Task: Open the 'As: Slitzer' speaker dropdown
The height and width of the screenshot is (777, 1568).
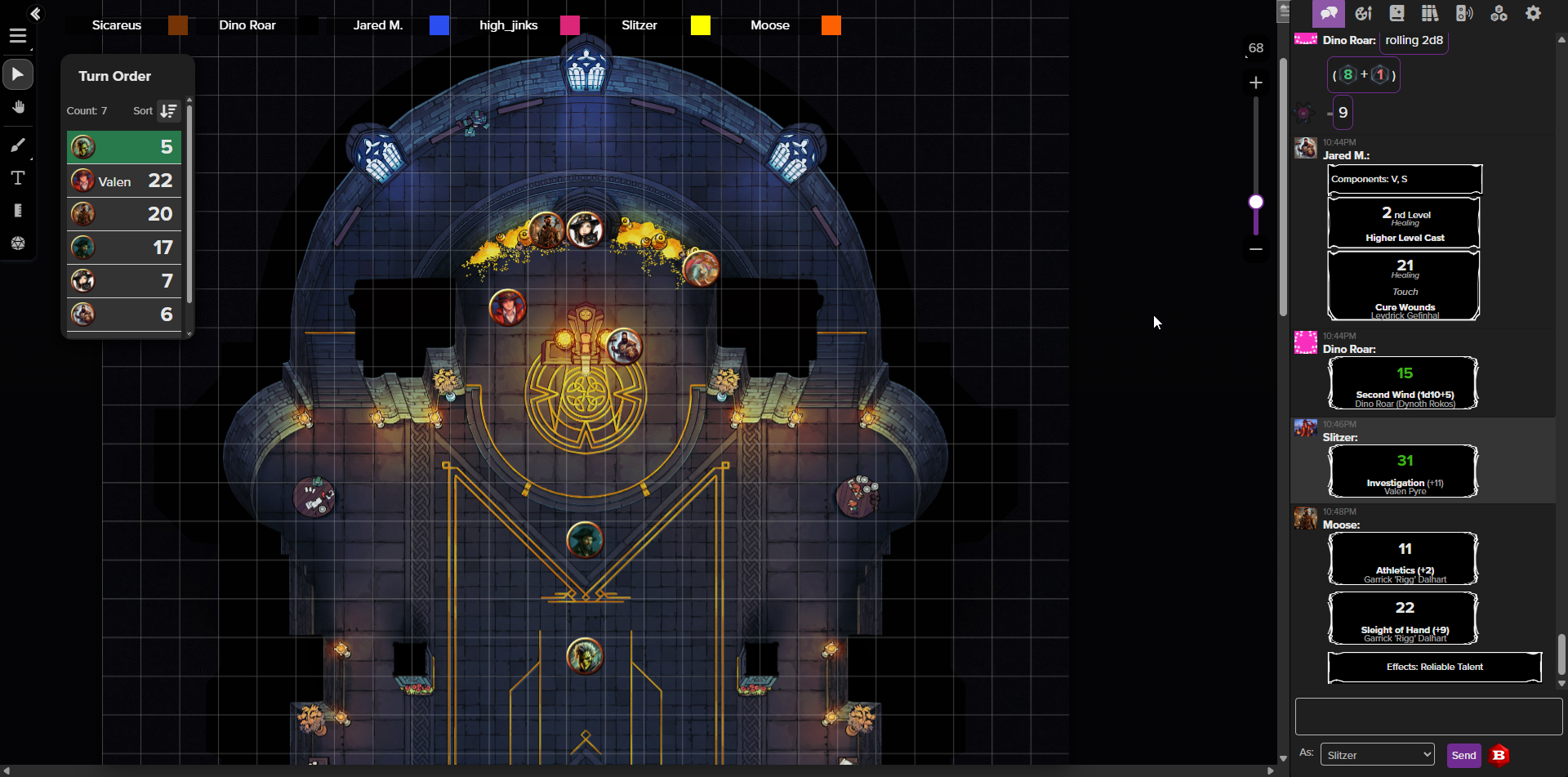Action: click(1378, 755)
